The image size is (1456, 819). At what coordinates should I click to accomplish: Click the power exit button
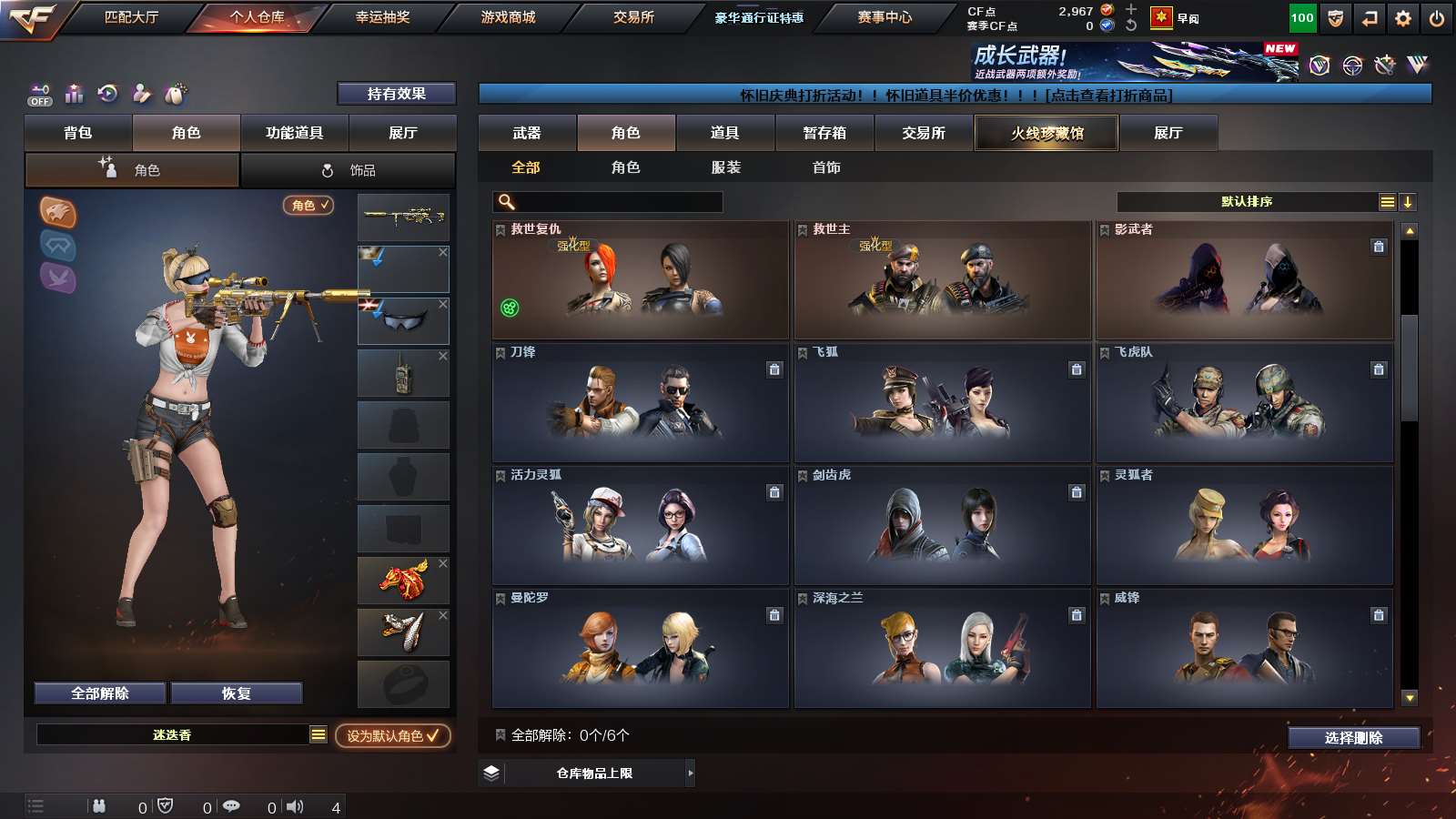pos(1436,18)
